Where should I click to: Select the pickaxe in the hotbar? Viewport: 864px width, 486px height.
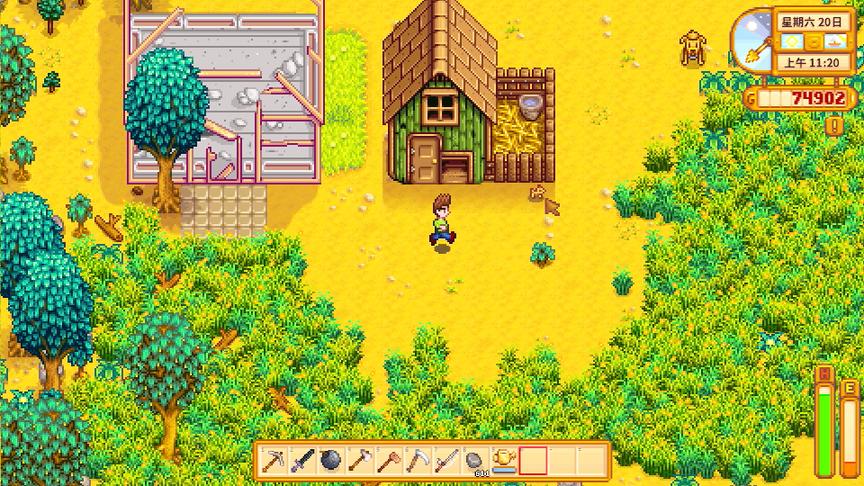273,461
